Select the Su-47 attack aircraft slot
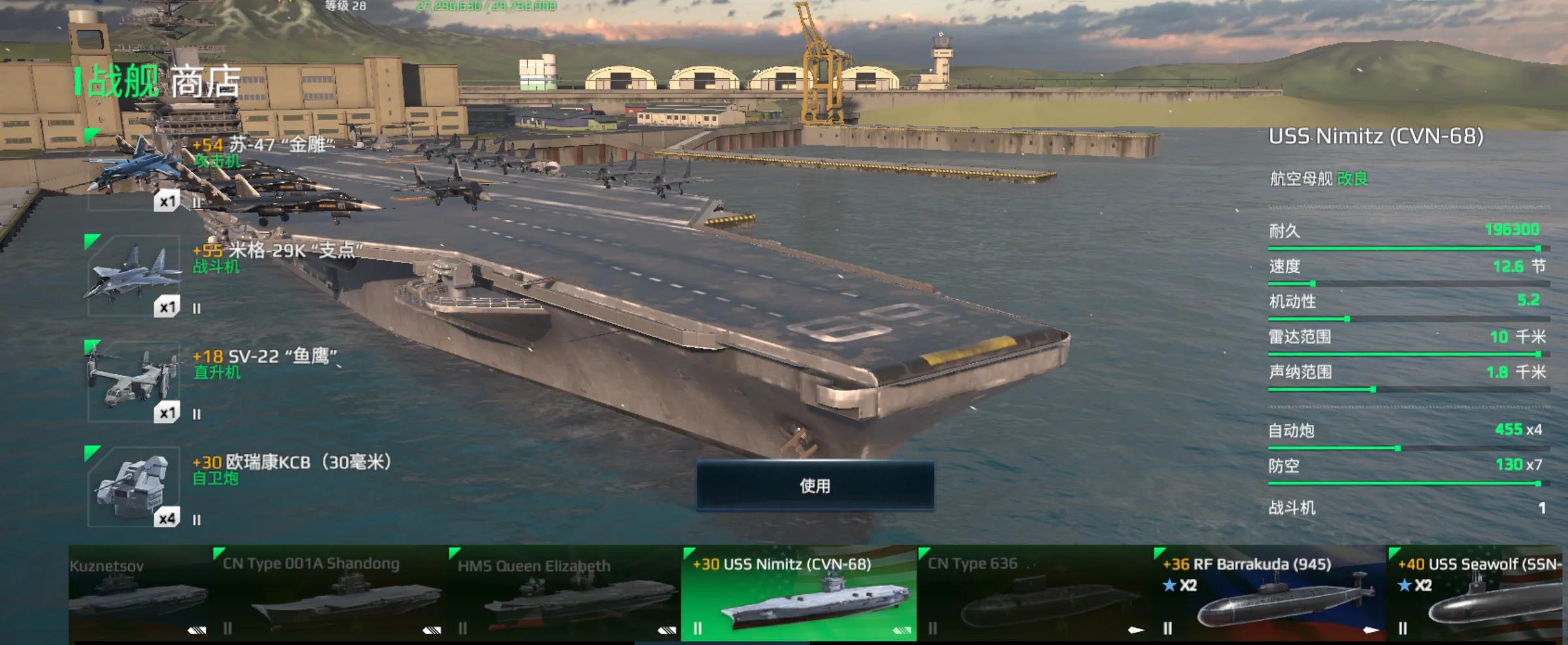The height and width of the screenshot is (645, 1568). click(x=134, y=171)
